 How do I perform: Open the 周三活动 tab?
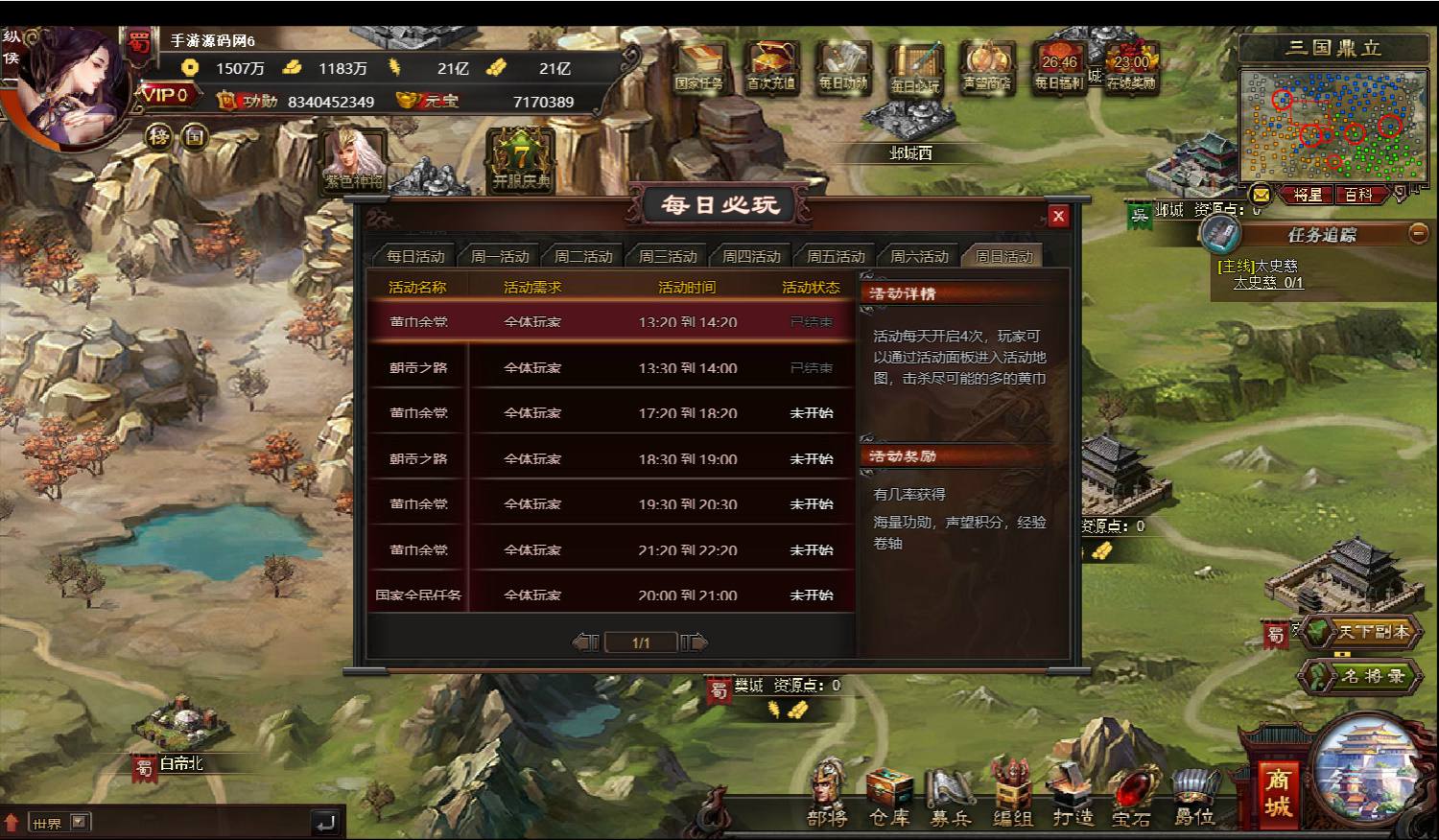coord(668,256)
